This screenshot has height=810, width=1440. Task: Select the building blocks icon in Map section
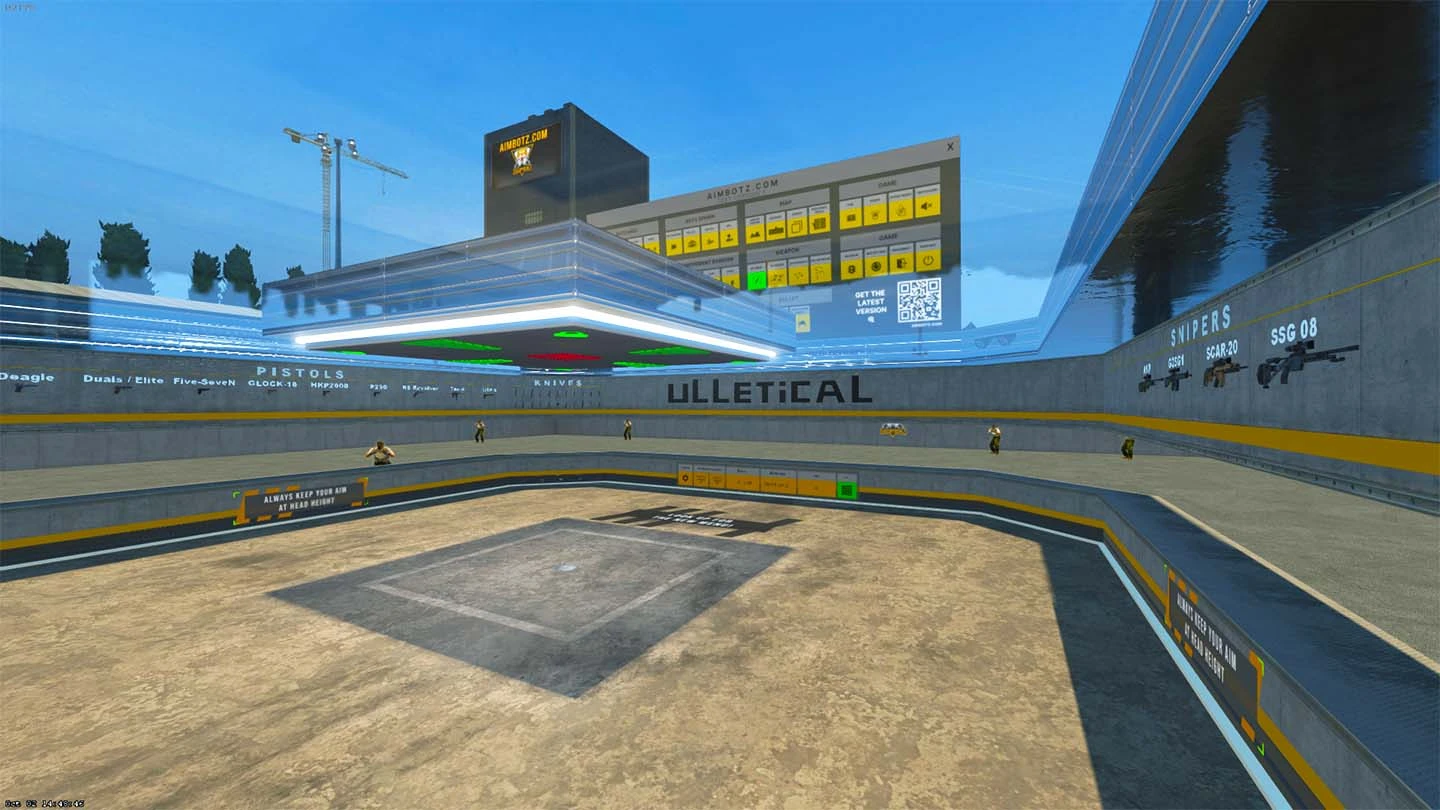click(x=775, y=231)
